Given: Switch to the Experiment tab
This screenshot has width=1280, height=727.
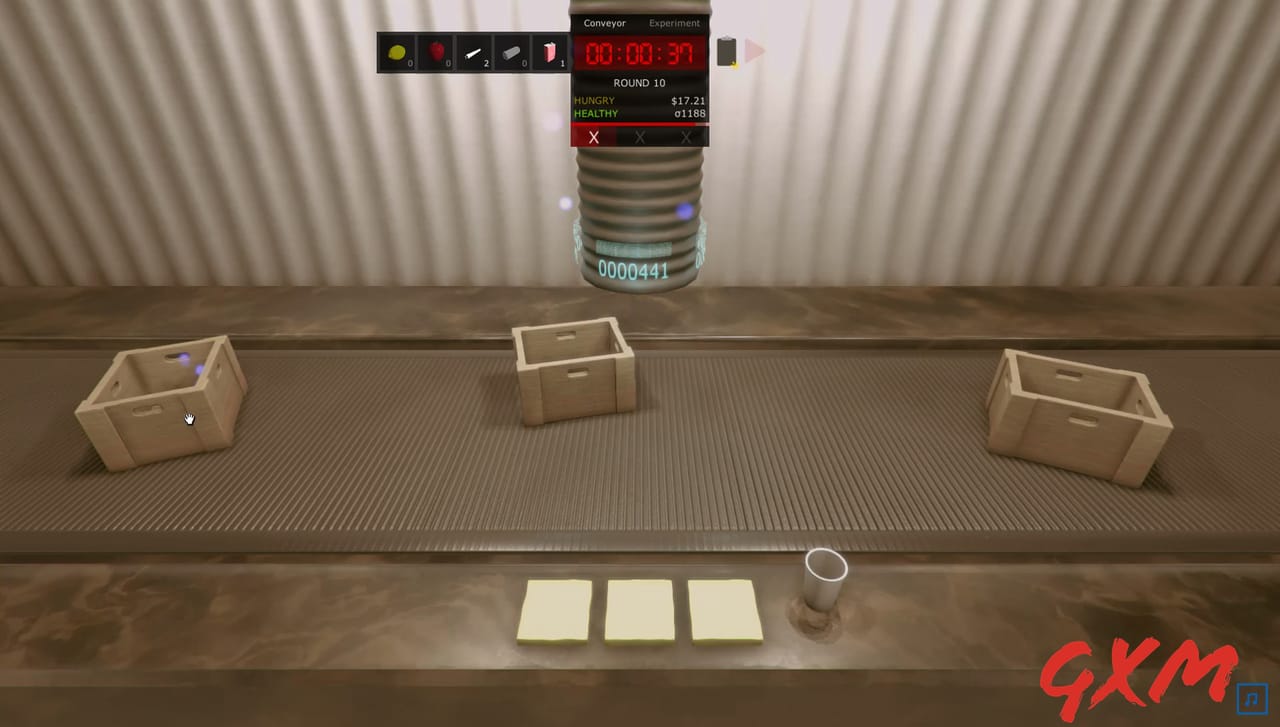Looking at the screenshot, I should [x=674, y=23].
